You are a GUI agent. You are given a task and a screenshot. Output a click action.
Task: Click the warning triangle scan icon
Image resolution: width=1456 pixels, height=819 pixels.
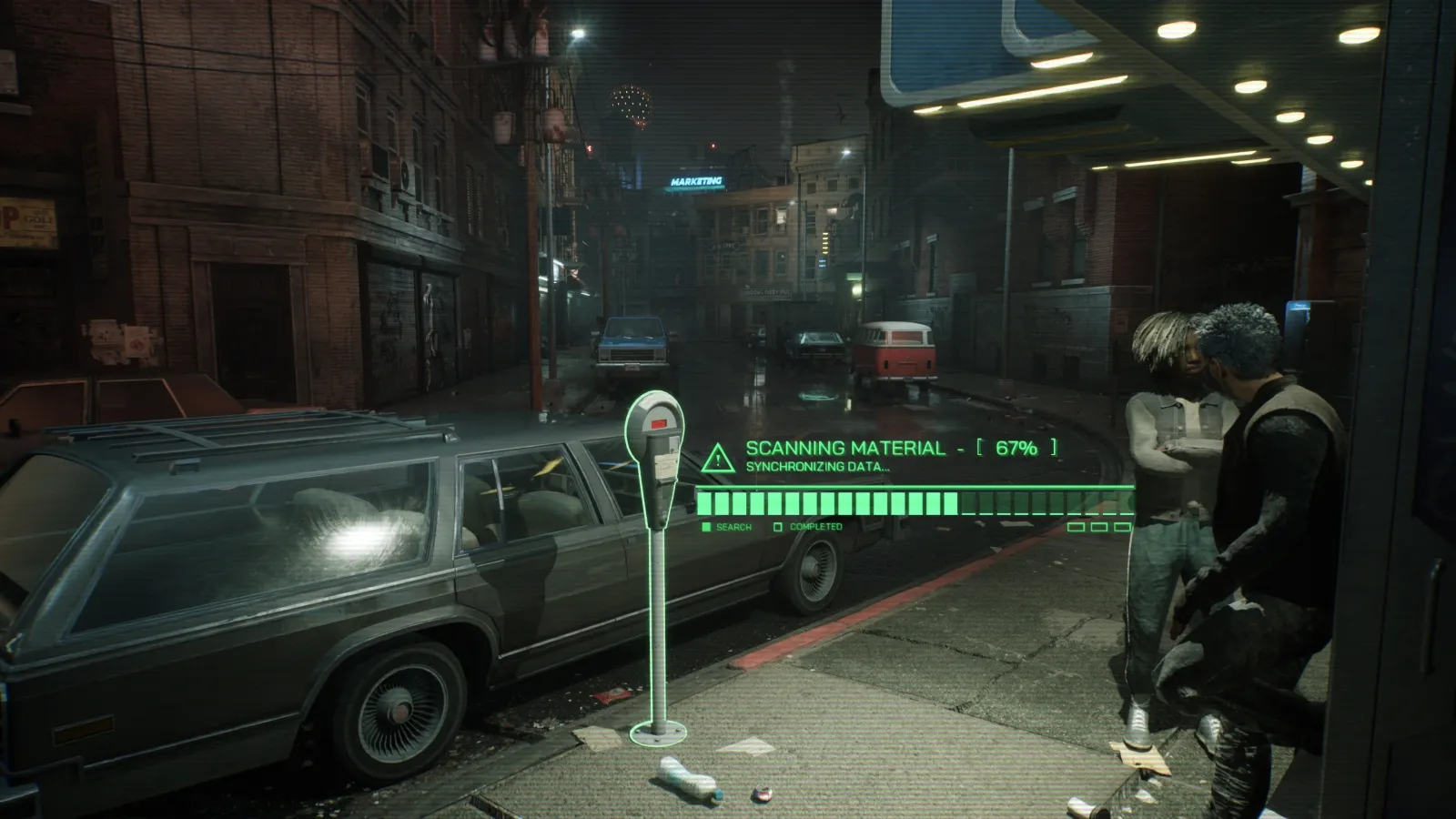click(718, 458)
